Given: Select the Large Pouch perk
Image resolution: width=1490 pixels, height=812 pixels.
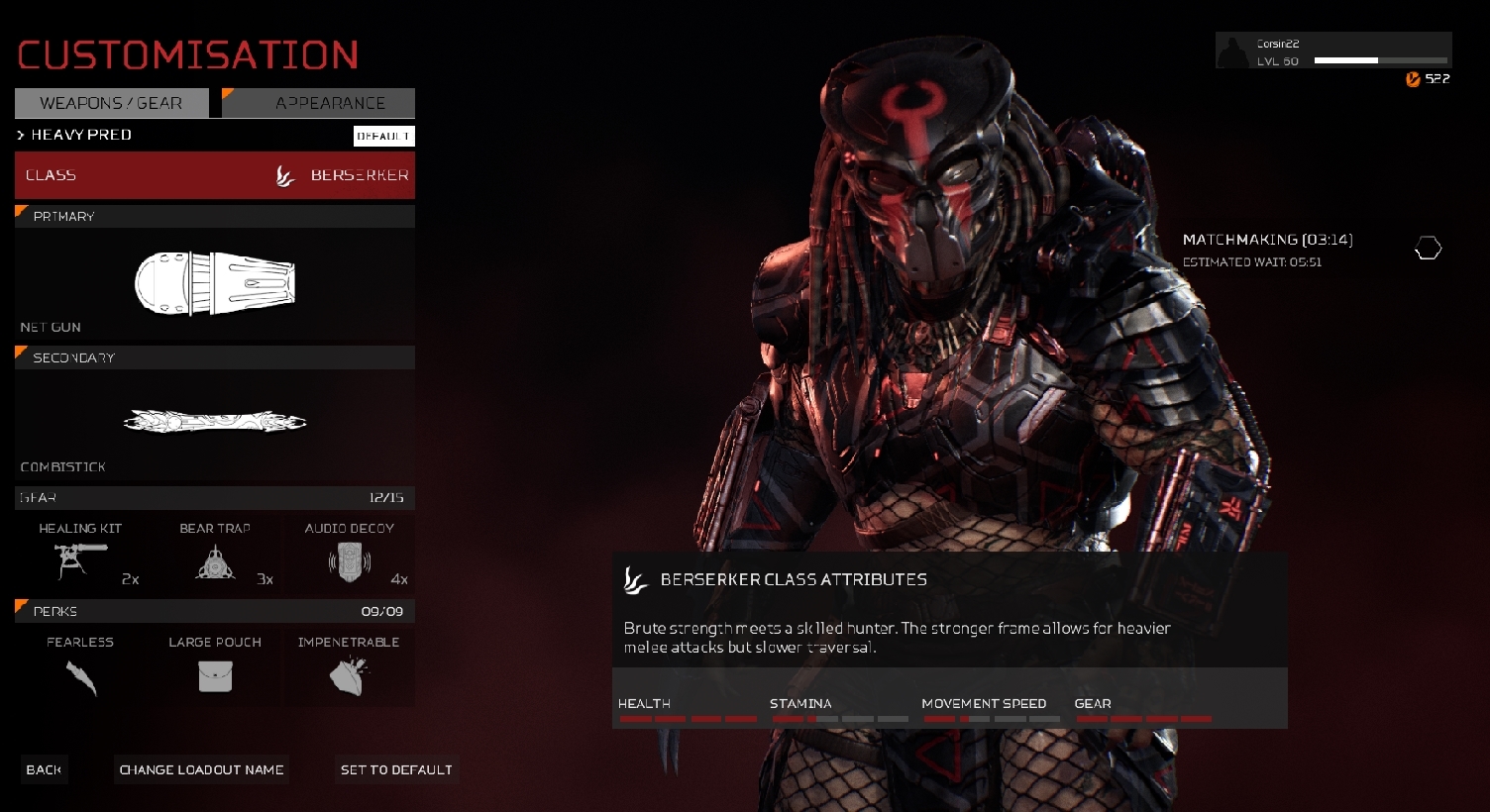Looking at the screenshot, I should coord(215,667).
